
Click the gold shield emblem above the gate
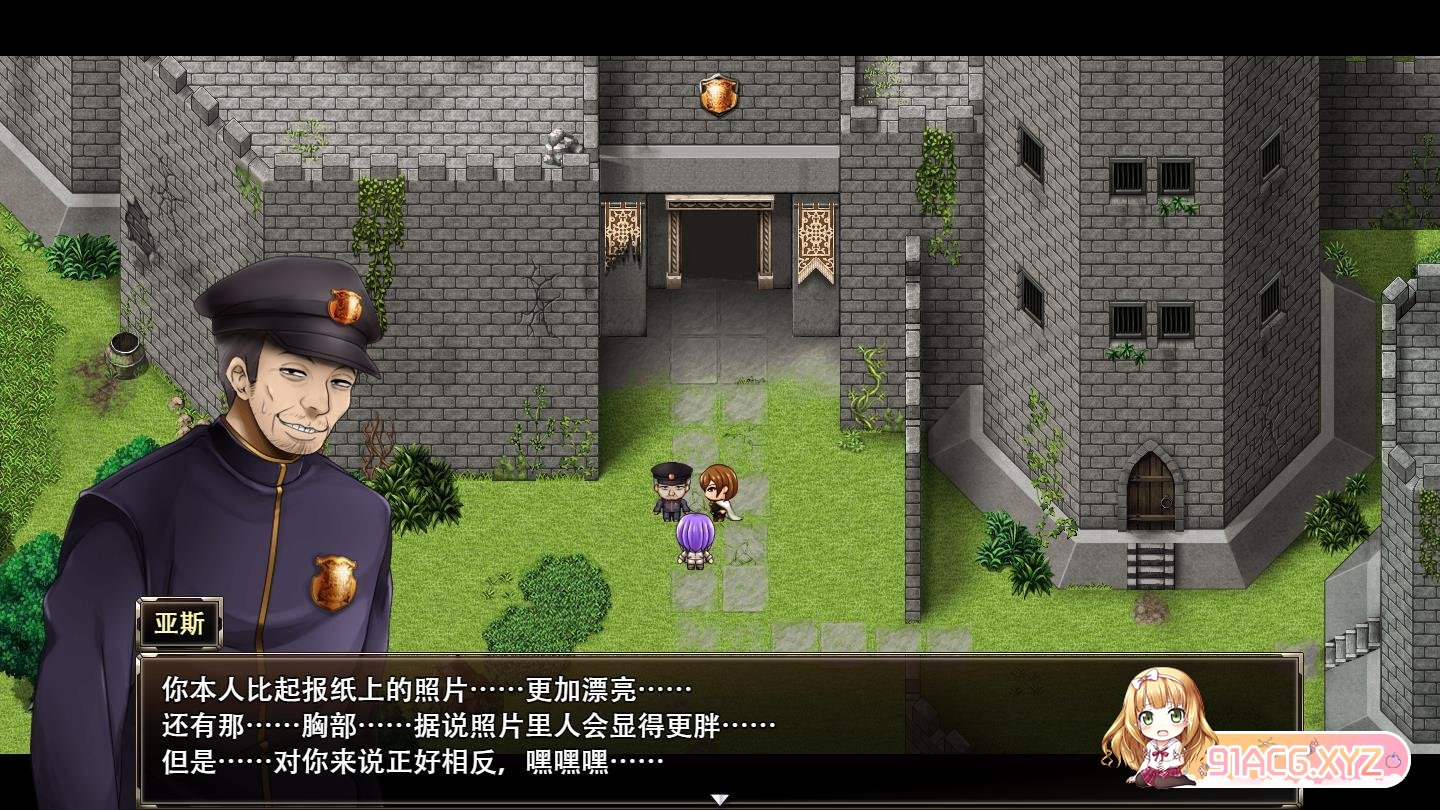click(718, 94)
